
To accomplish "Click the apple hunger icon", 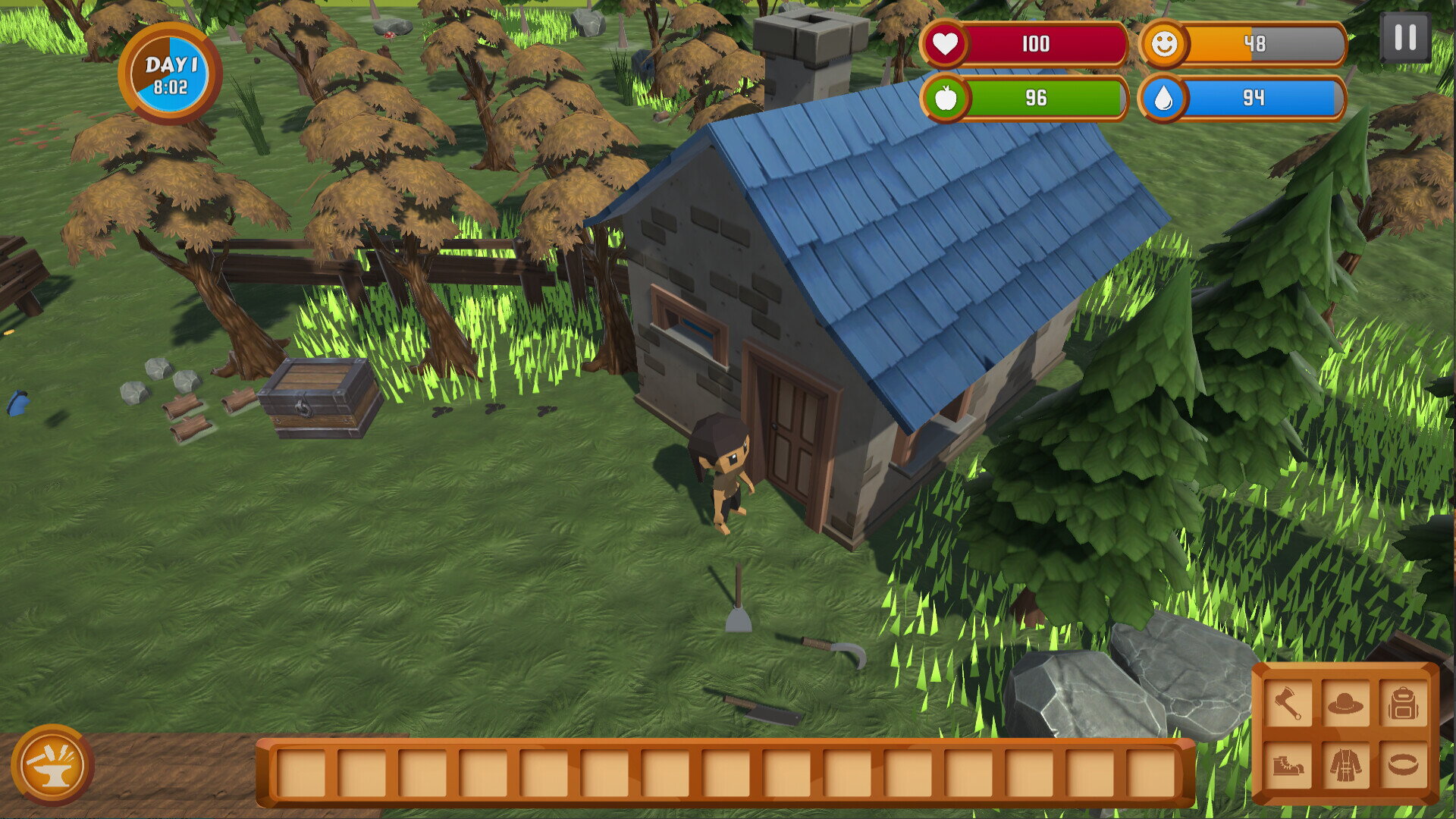I will [x=946, y=99].
